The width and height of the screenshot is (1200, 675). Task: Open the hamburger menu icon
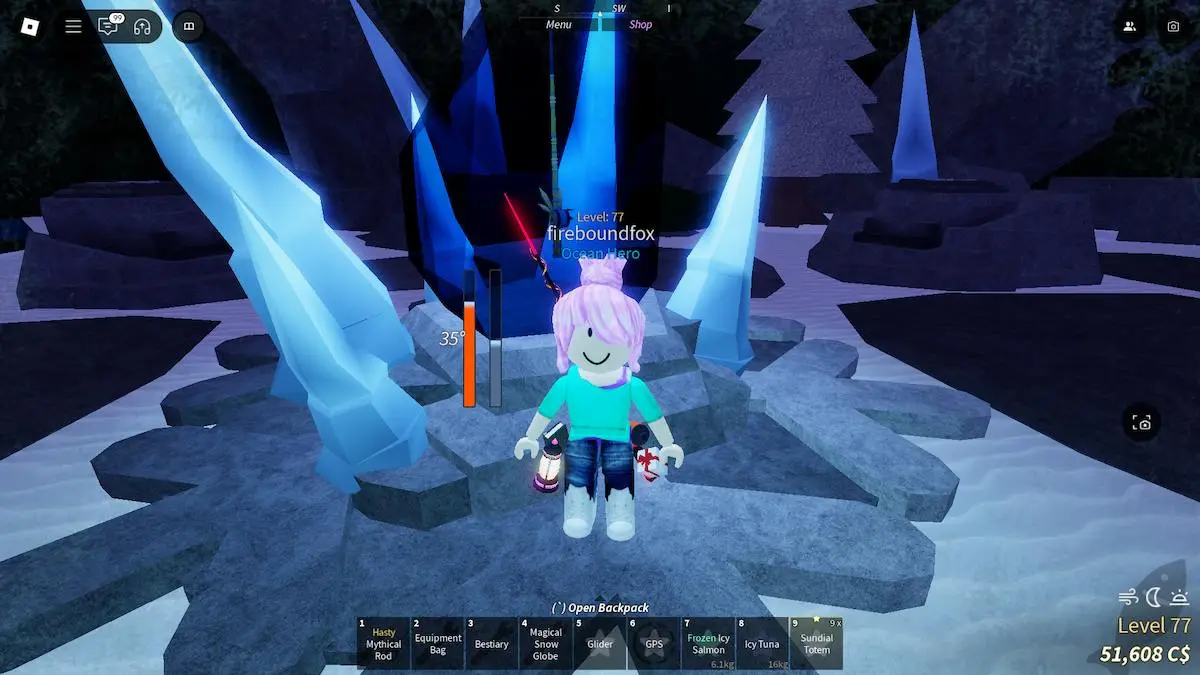[73, 26]
